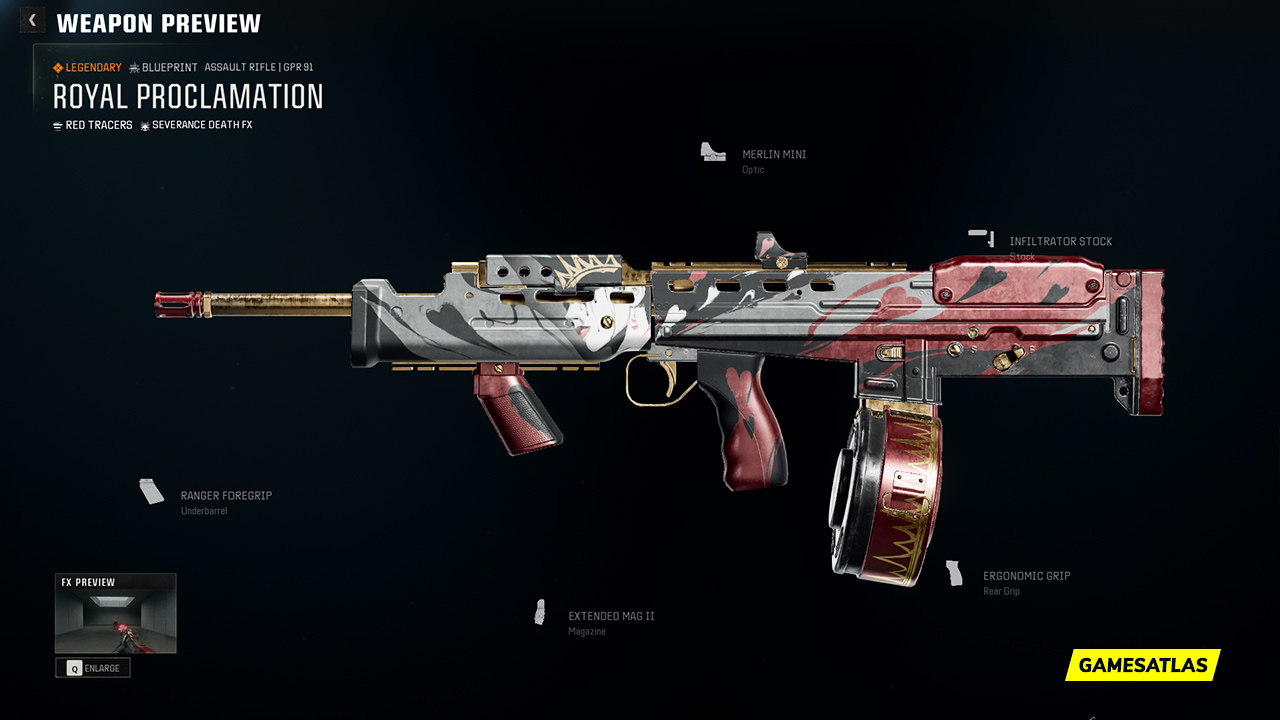This screenshot has height=720, width=1280.
Task: Enlarge the FX preview
Action: (x=93, y=668)
